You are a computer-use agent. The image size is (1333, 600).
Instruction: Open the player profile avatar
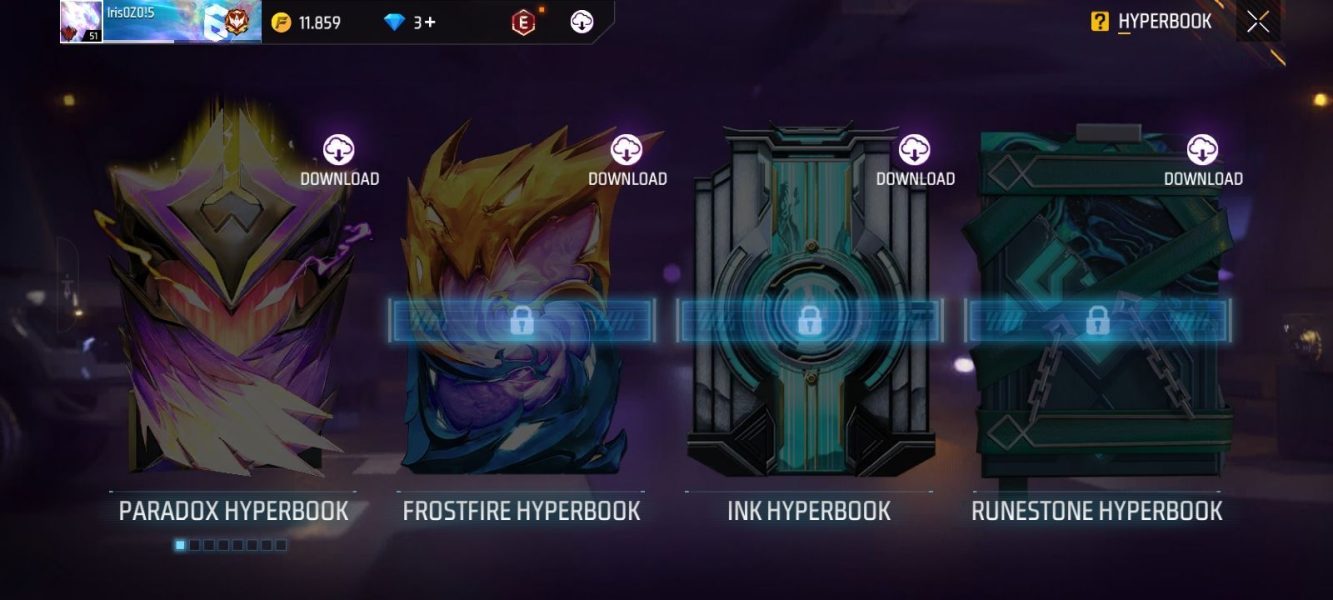pos(81,21)
